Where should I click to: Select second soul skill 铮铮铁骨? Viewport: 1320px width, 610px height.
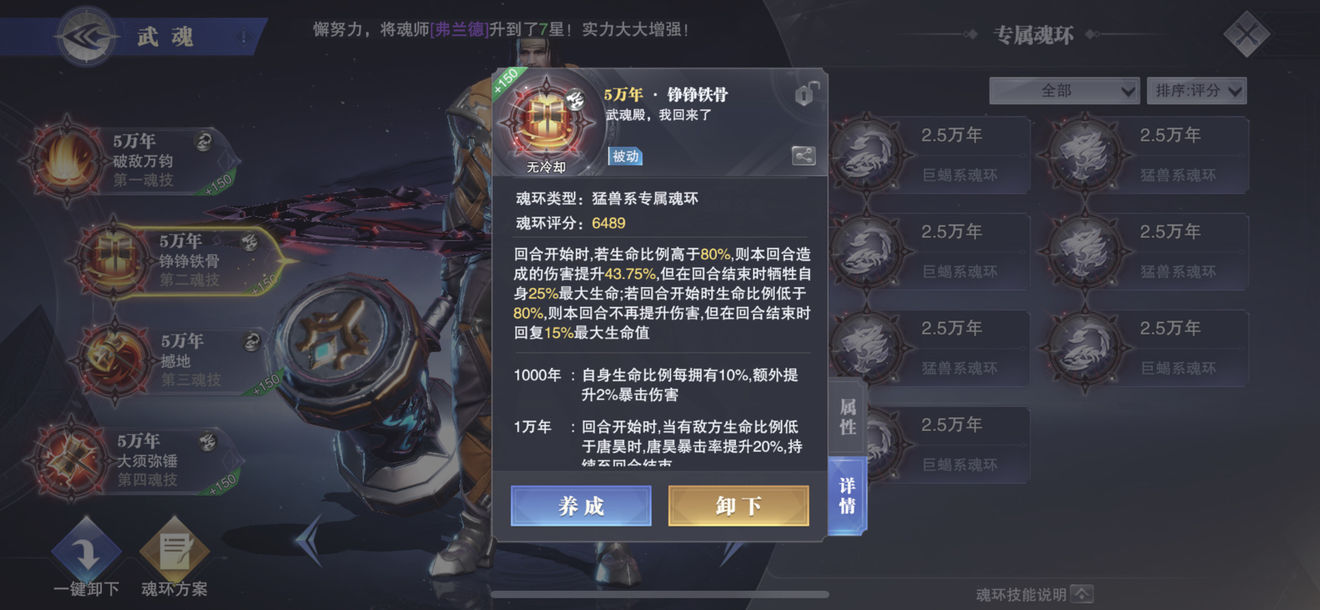185,260
